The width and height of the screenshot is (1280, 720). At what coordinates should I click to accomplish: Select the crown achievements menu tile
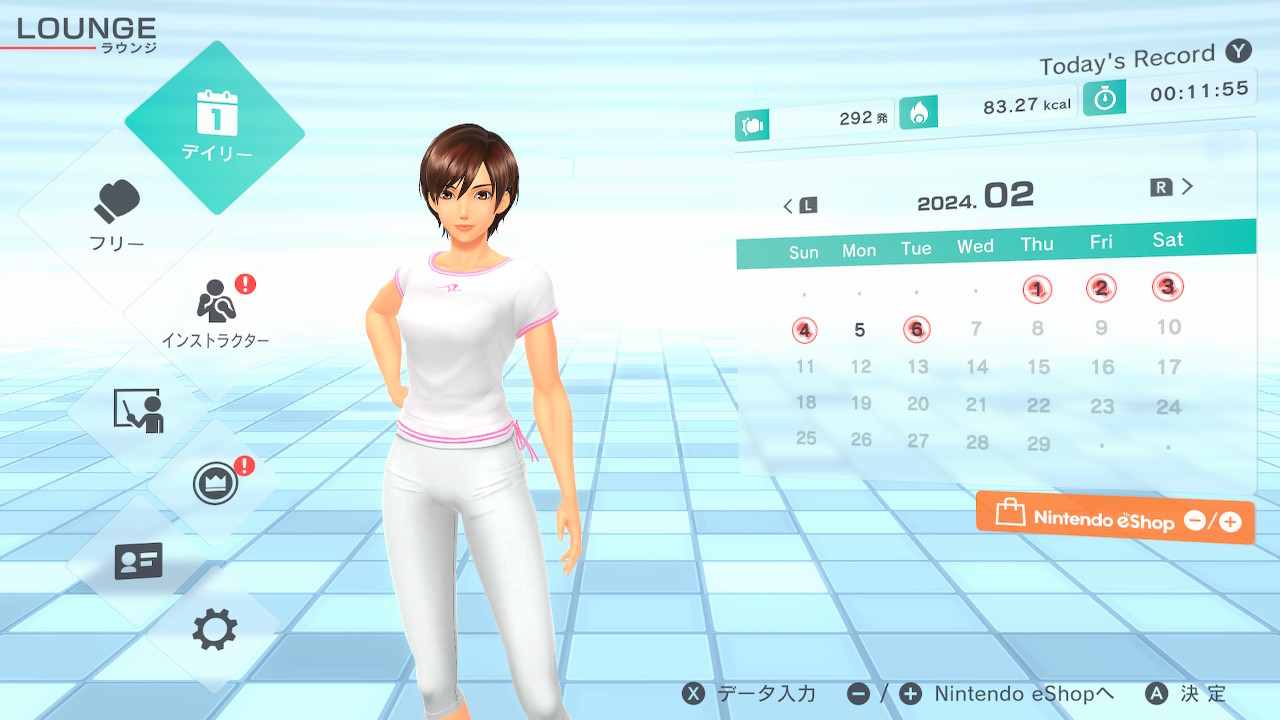pyautogui.click(x=215, y=483)
